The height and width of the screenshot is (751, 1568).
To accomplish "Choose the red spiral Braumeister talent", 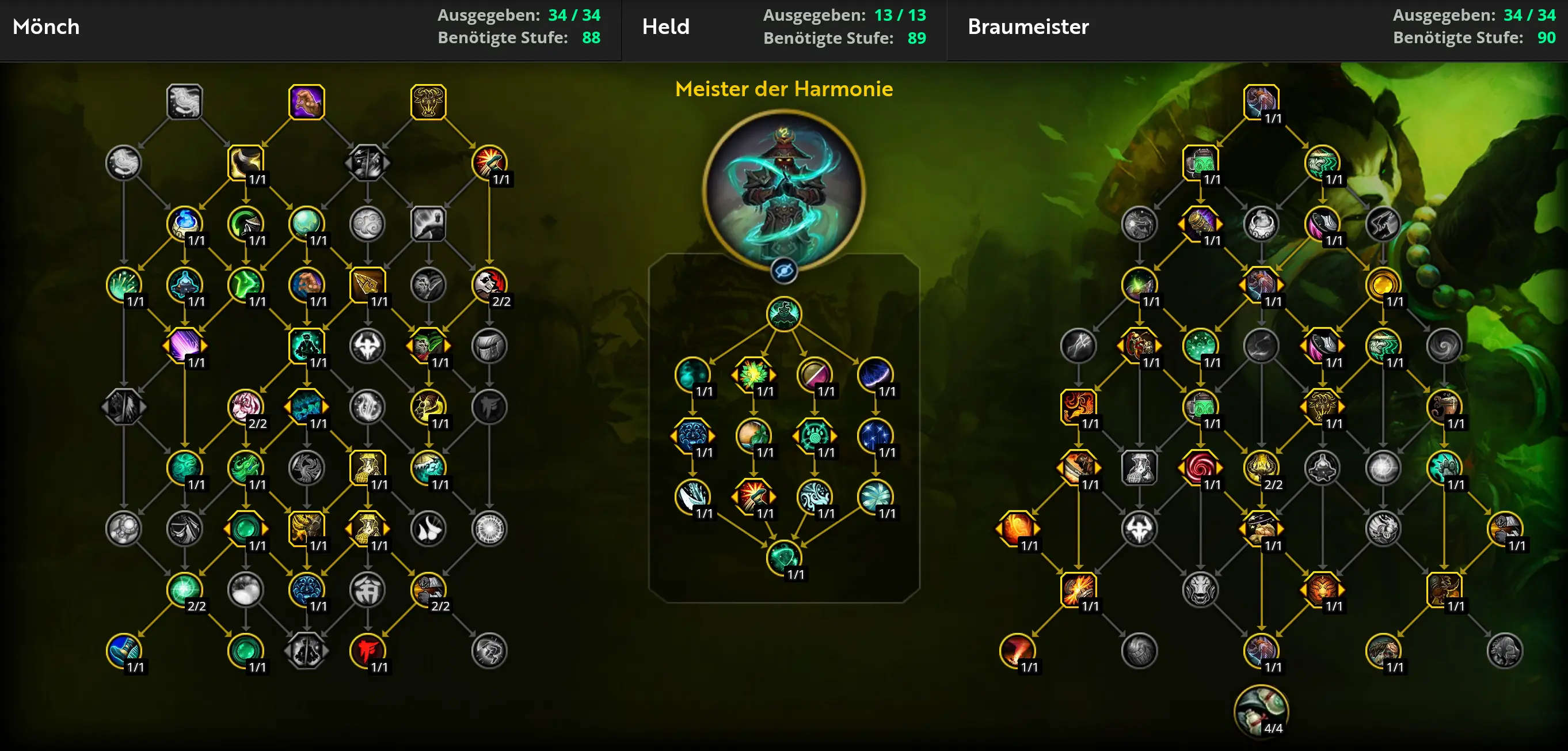I will 1200,467.
